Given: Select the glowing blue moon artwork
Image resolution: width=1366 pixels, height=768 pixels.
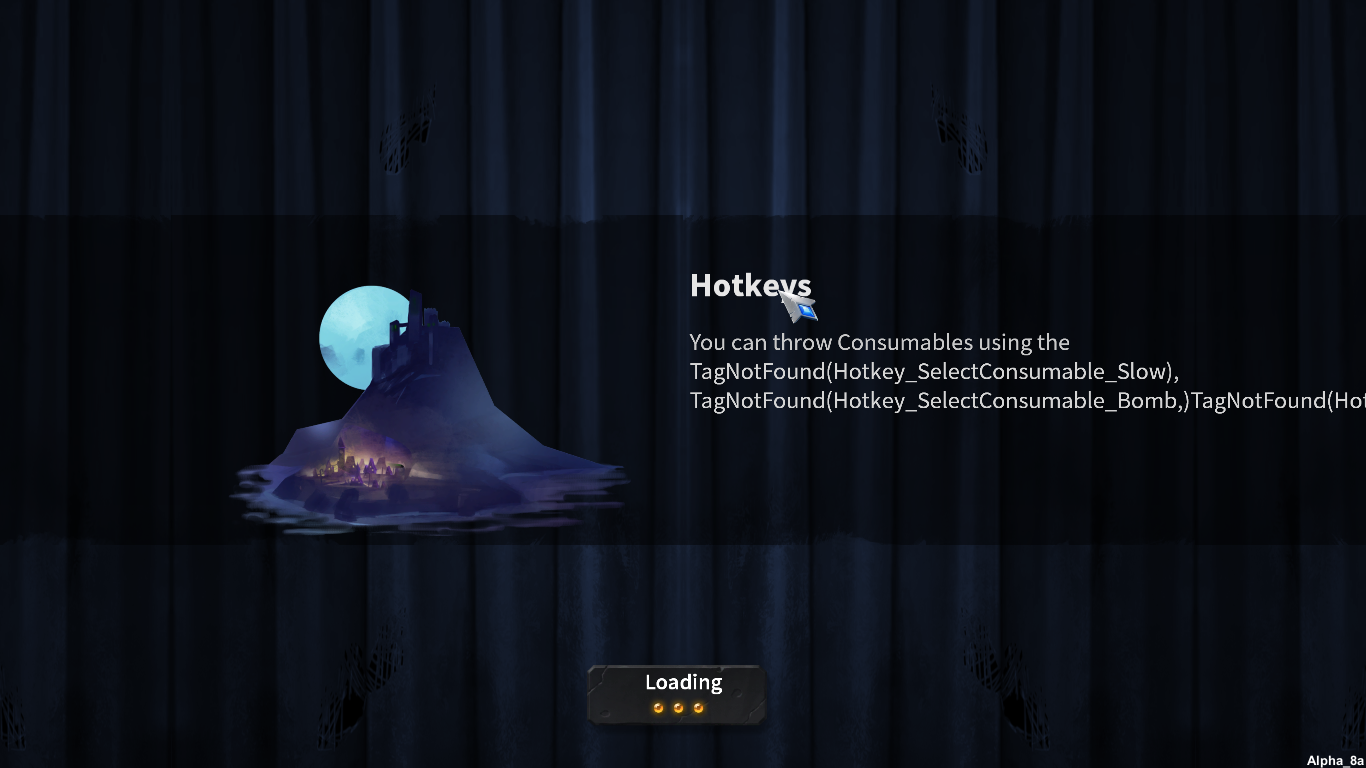Looking at the screenshot, I should 360,335.
